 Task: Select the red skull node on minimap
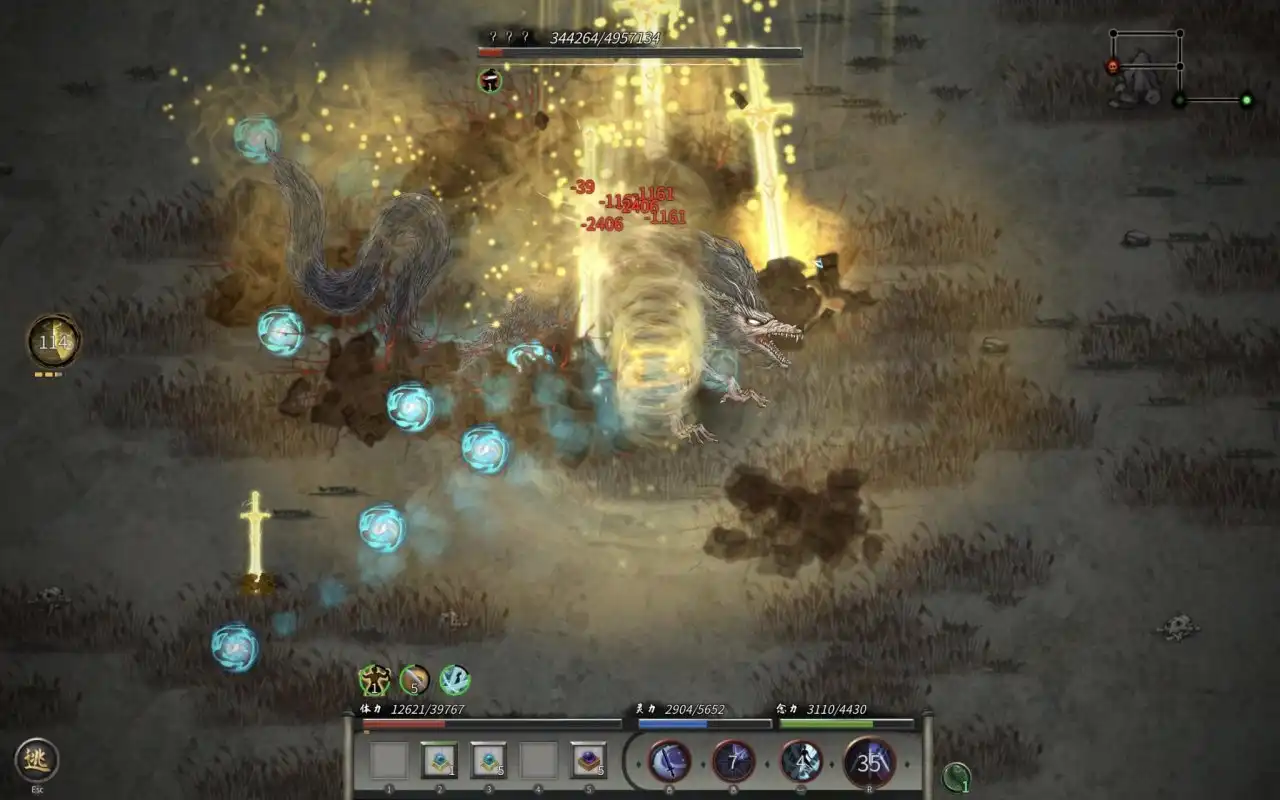[1112, 66]
